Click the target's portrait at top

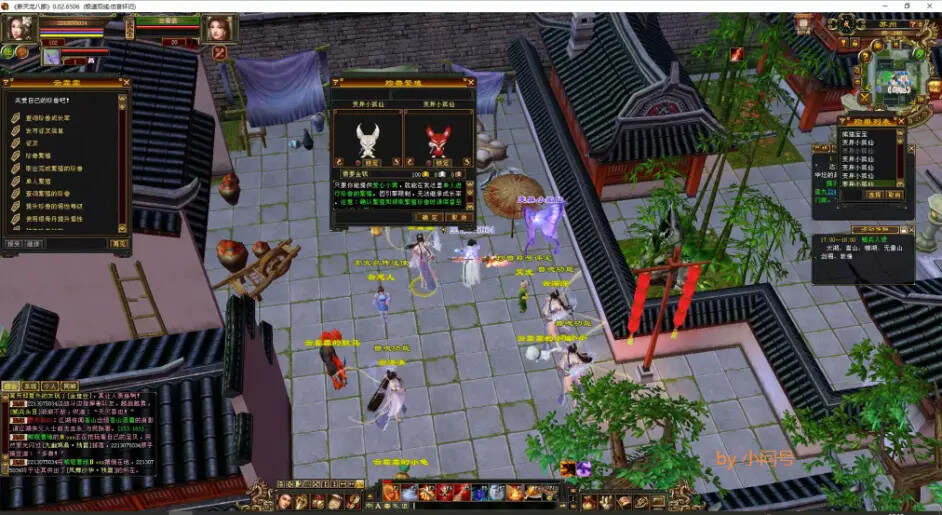click(217, 28)
